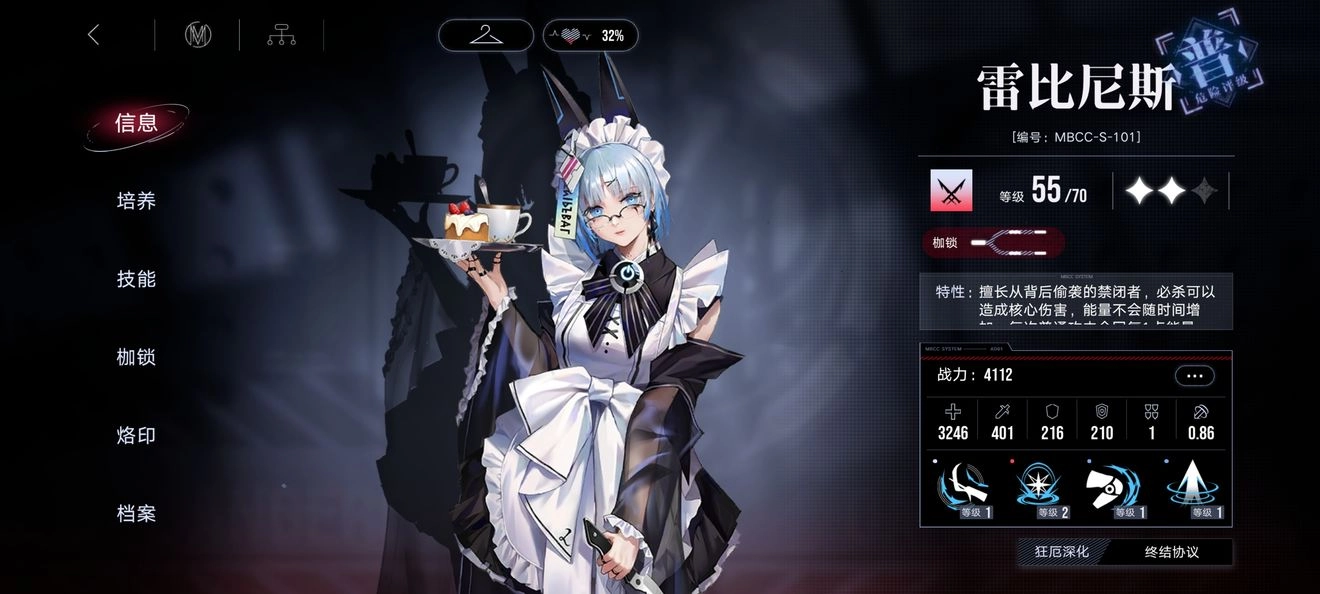Select the 信息 info tab
Viewport: 1320px width, 594px height.
point(136,123)
